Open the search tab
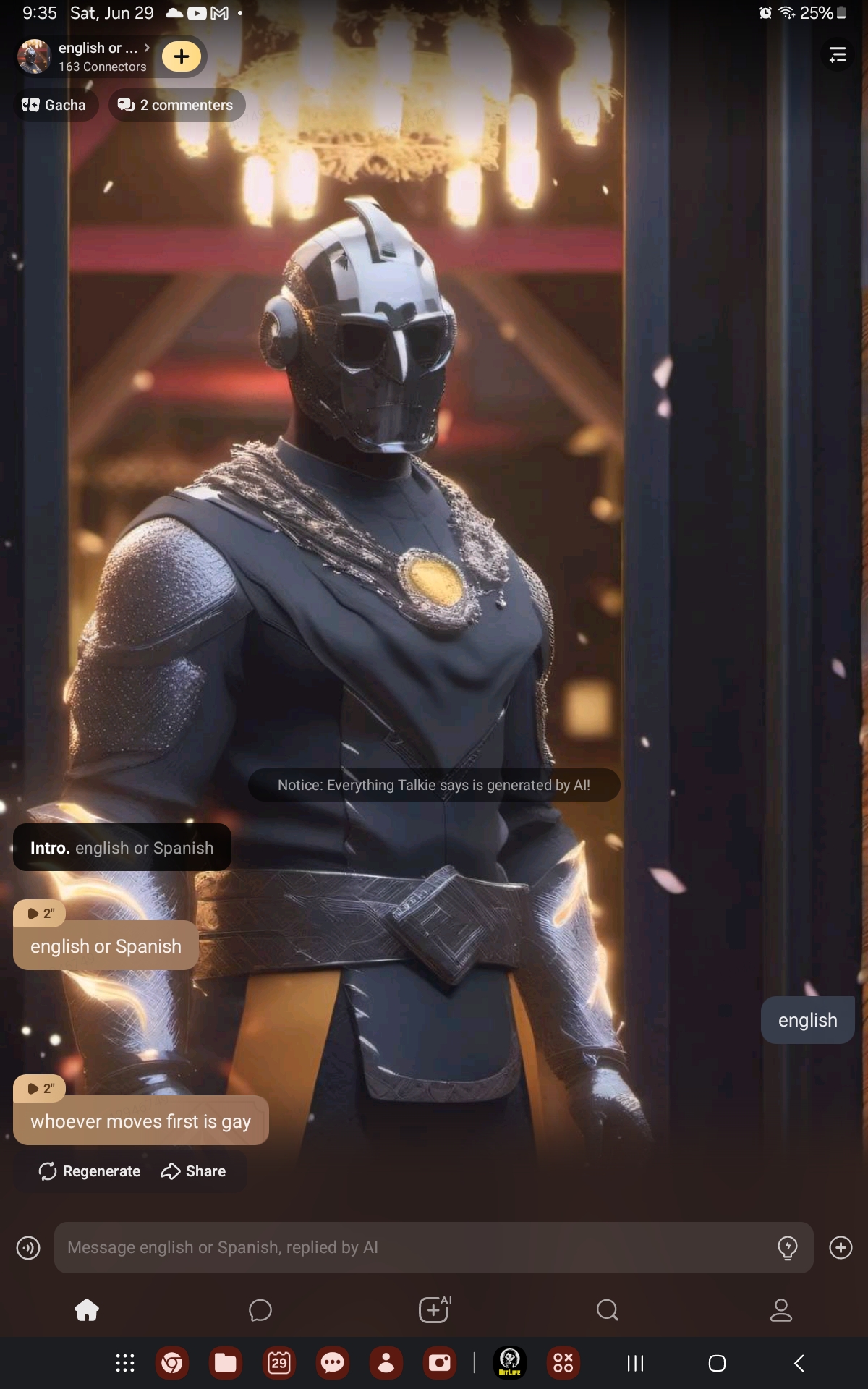Viewport: 868px width, 1389px height. [x=608, y=1310]
